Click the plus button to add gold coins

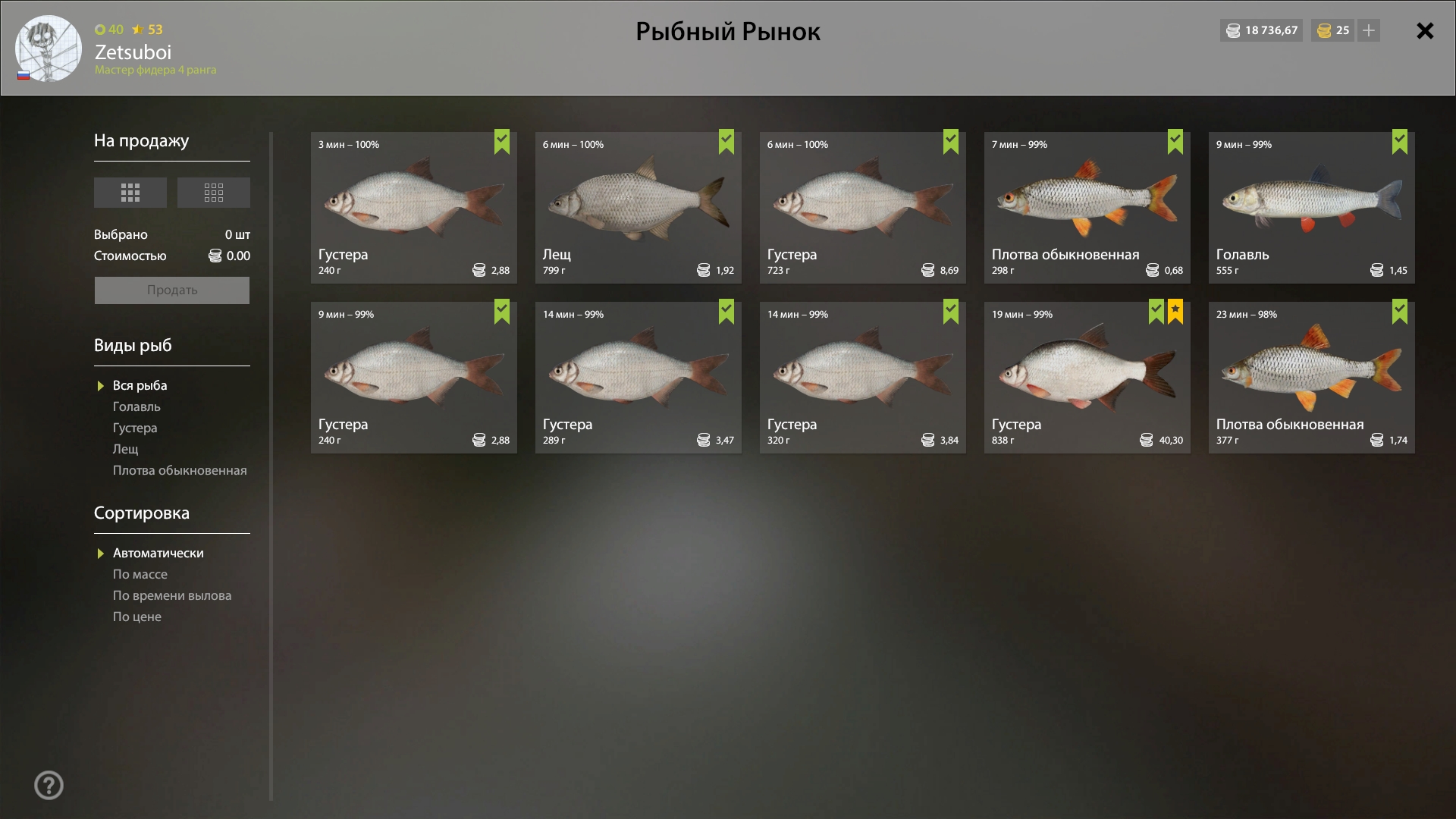pyautogui.click(x=1369, y=31)
